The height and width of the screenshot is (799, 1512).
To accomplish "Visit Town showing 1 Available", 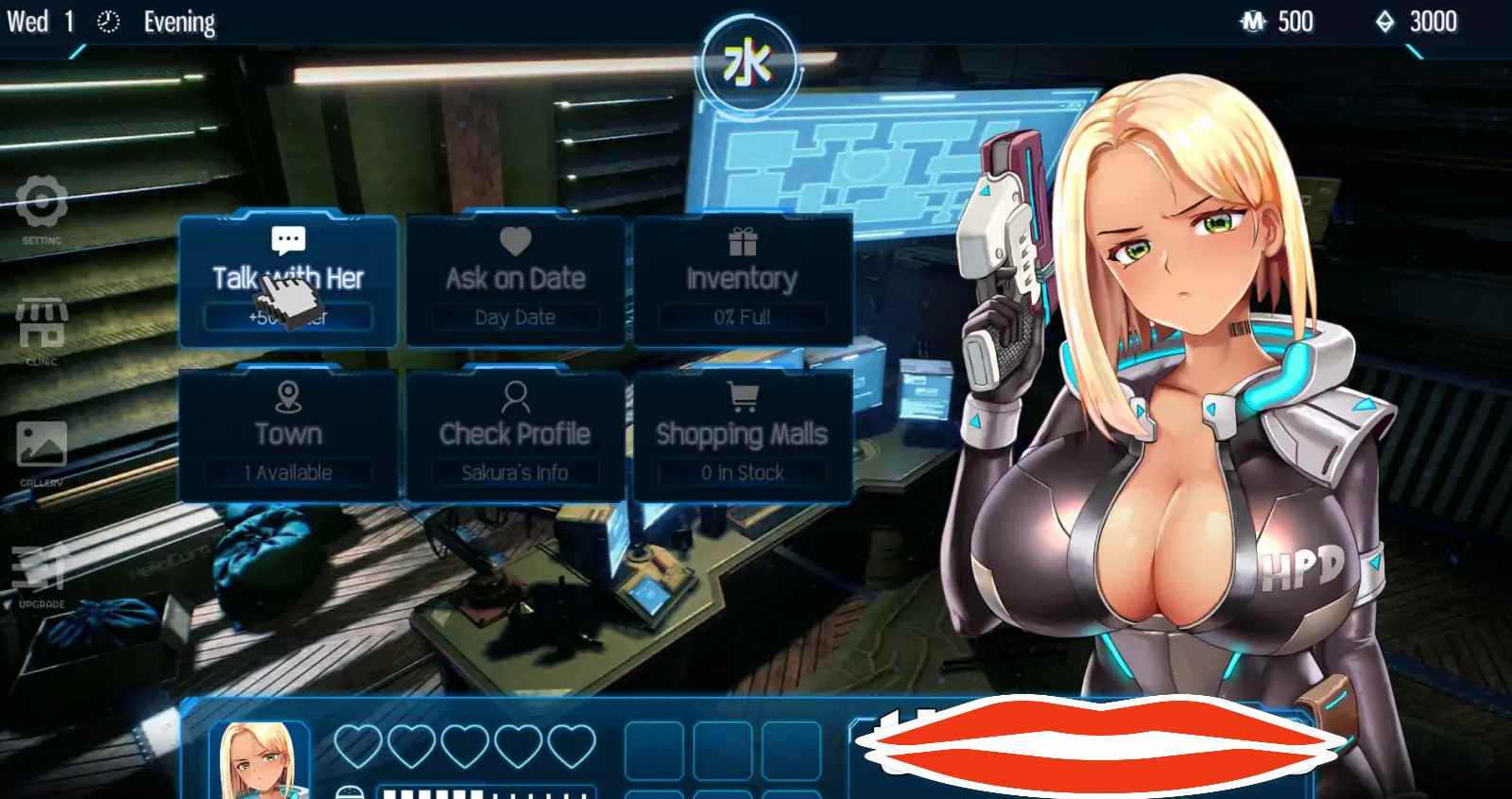I will [x=288, y=434].
